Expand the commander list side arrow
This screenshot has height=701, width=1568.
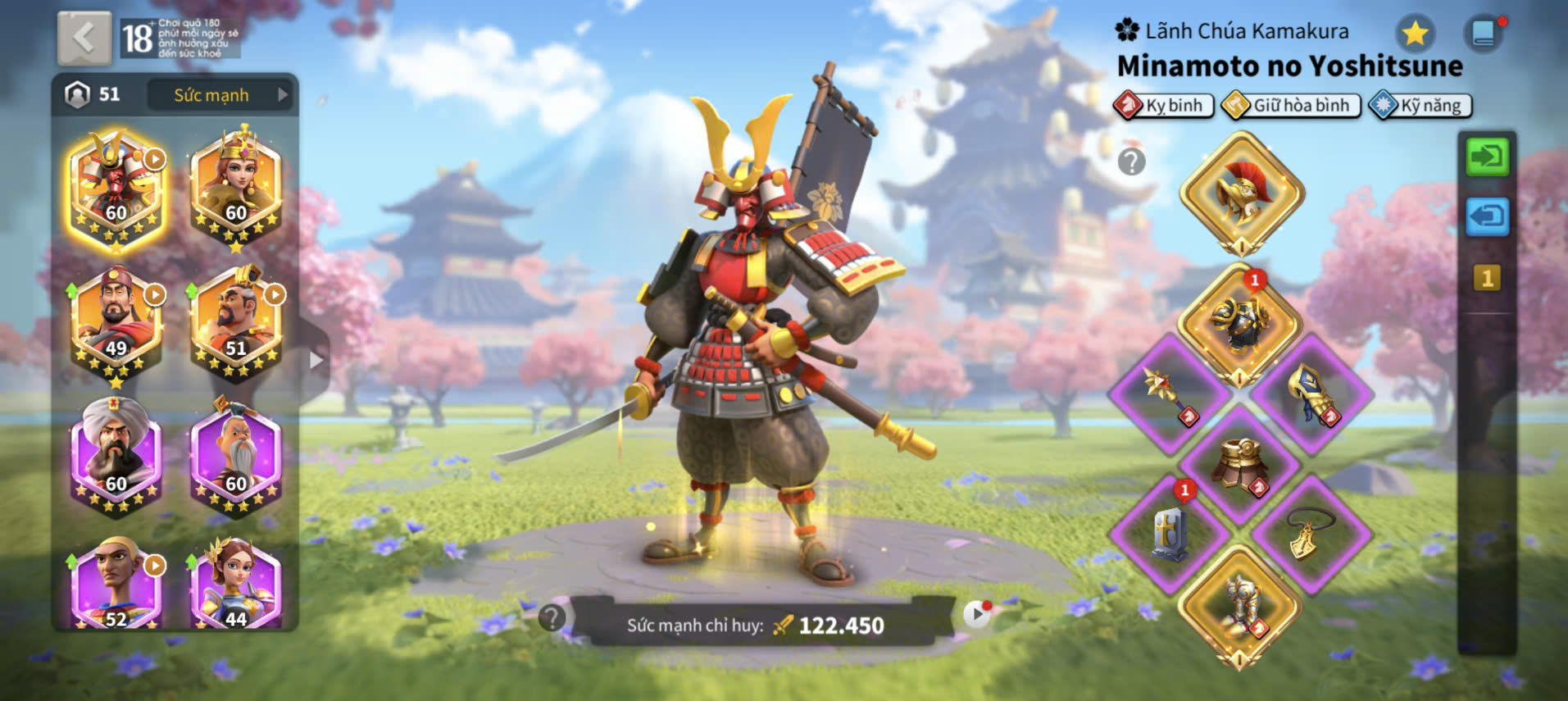click(x=316, y=360)
